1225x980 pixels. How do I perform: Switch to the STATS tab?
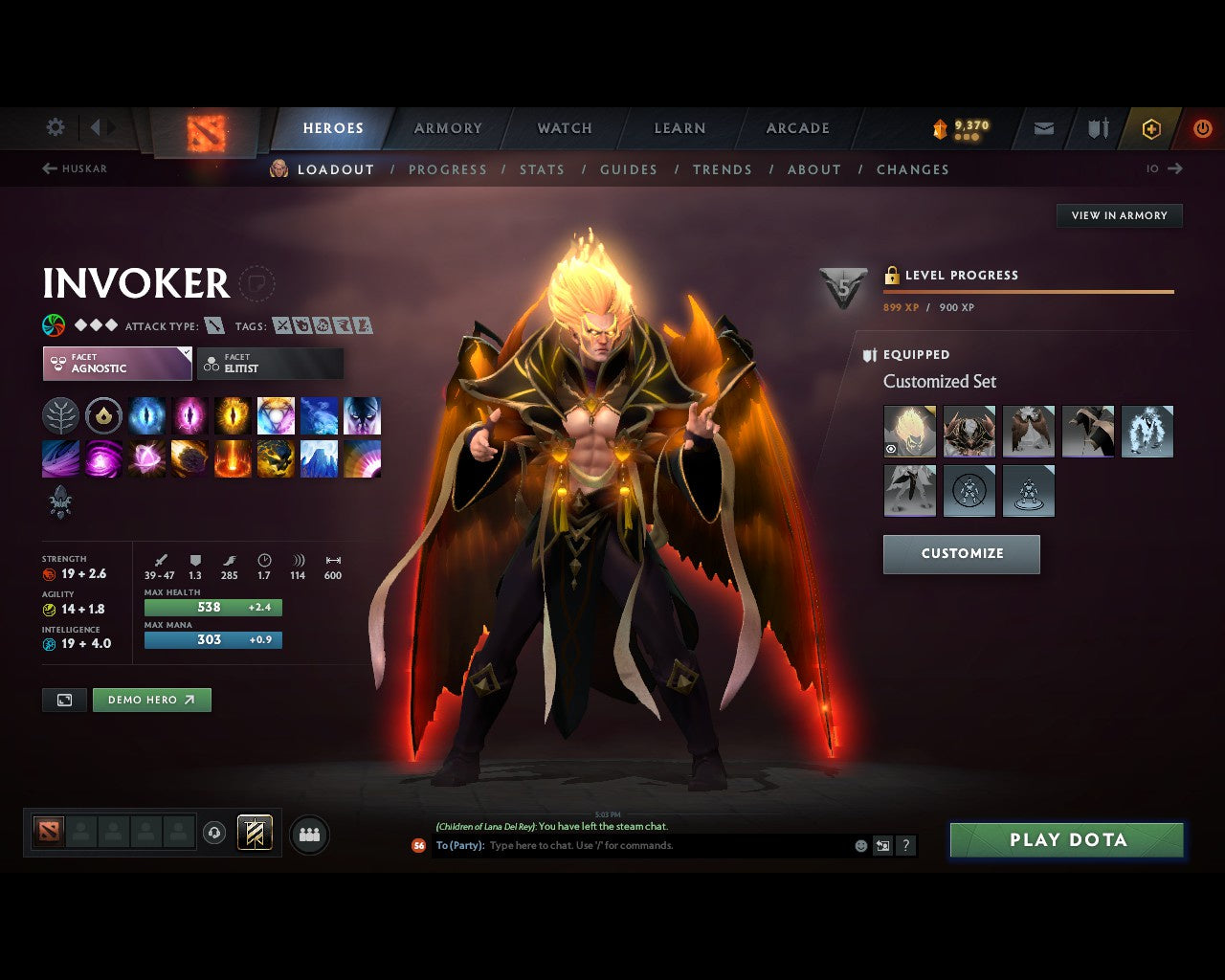(x=542, y=169)
